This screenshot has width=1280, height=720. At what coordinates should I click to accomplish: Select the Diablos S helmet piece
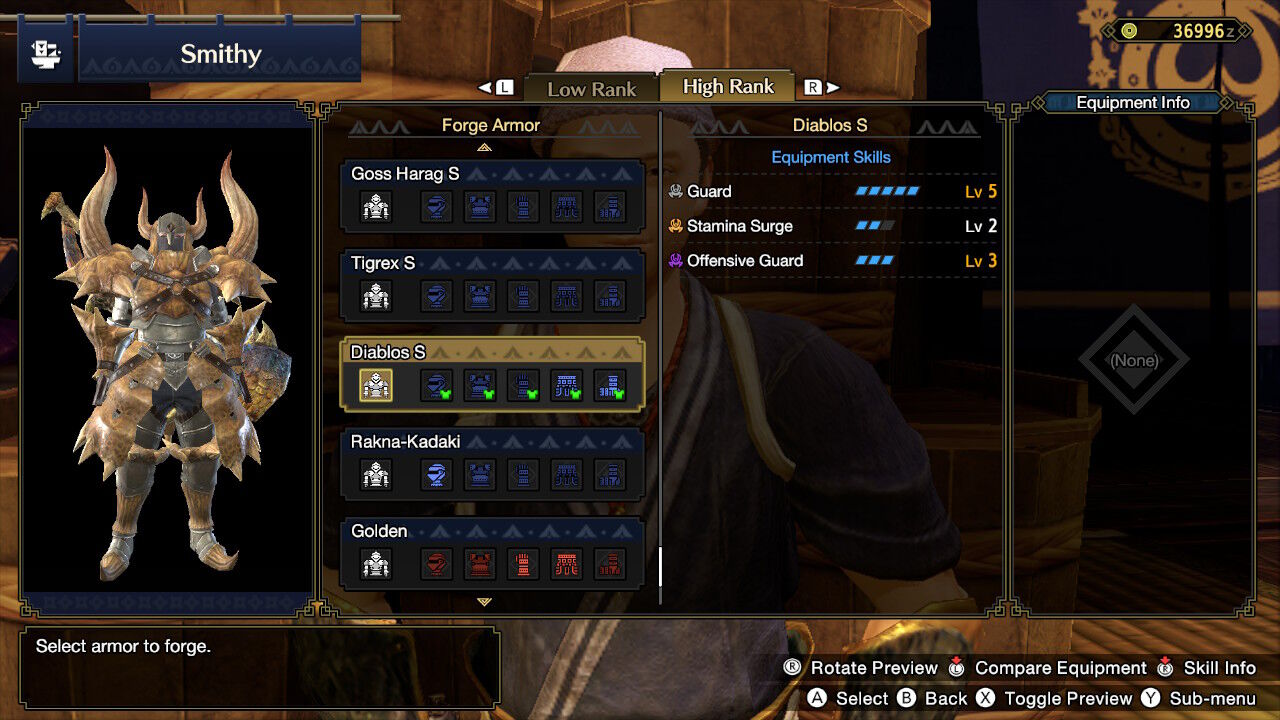click(x=436, y=385)
